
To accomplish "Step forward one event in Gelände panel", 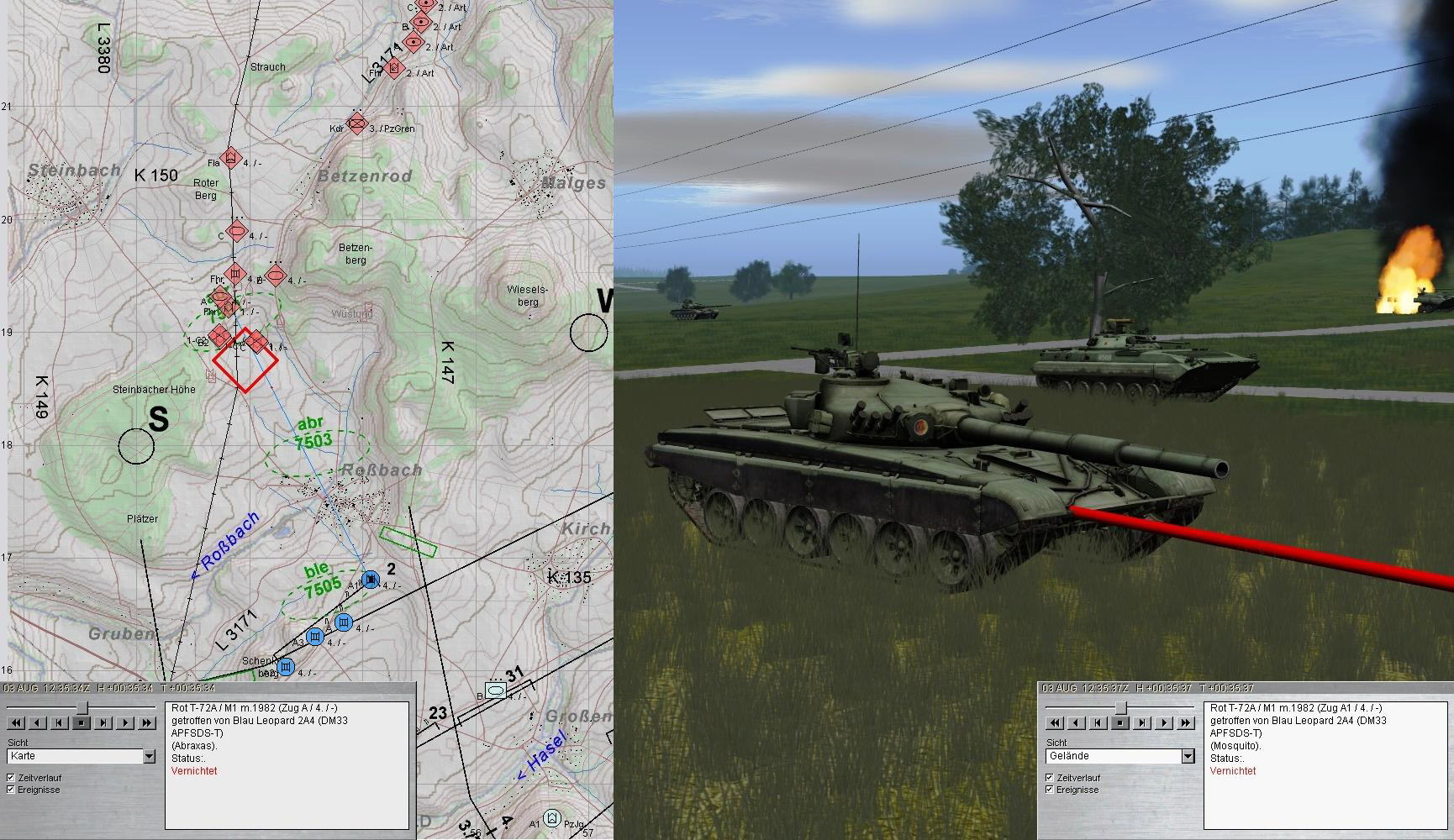I will pos(1142,722).
